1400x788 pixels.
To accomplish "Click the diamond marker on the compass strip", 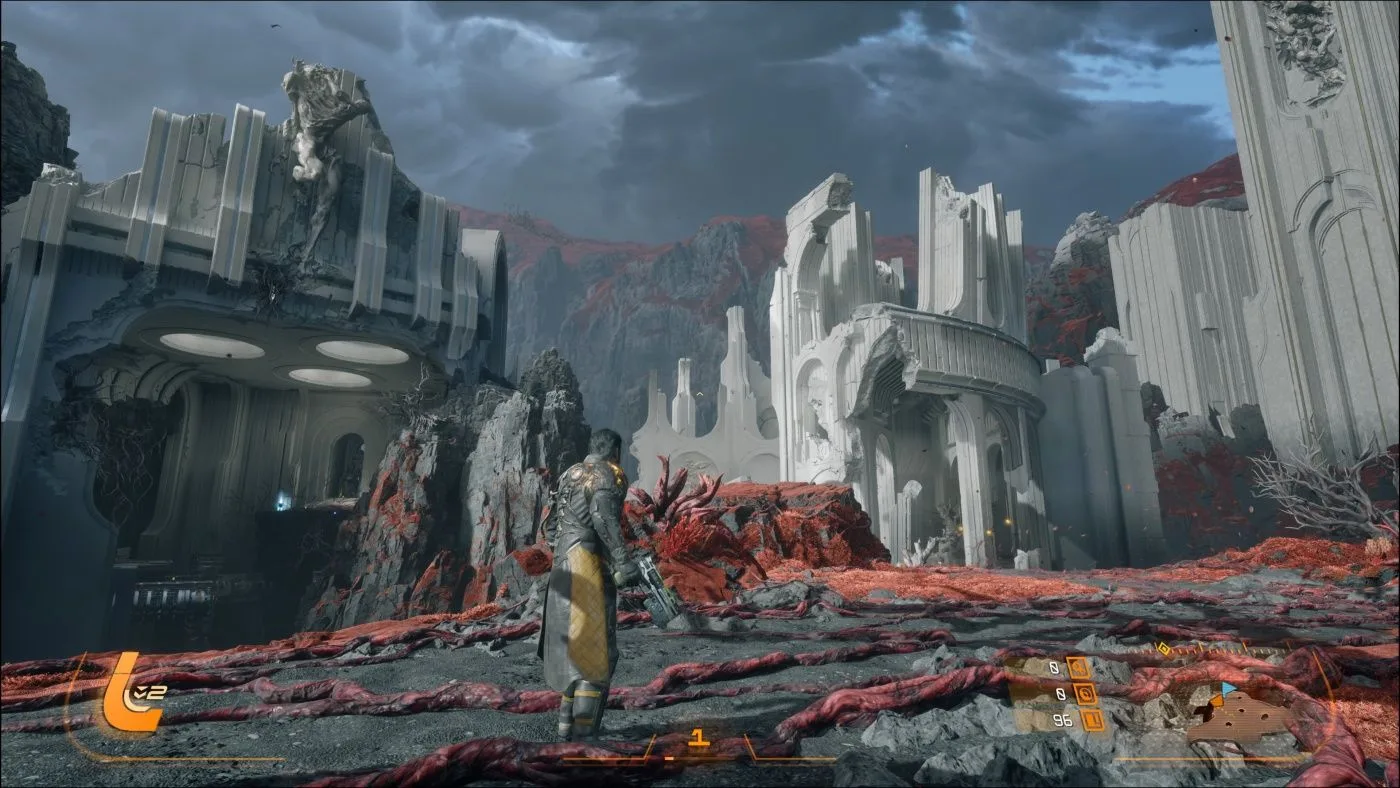I will tap(1164, 648).
